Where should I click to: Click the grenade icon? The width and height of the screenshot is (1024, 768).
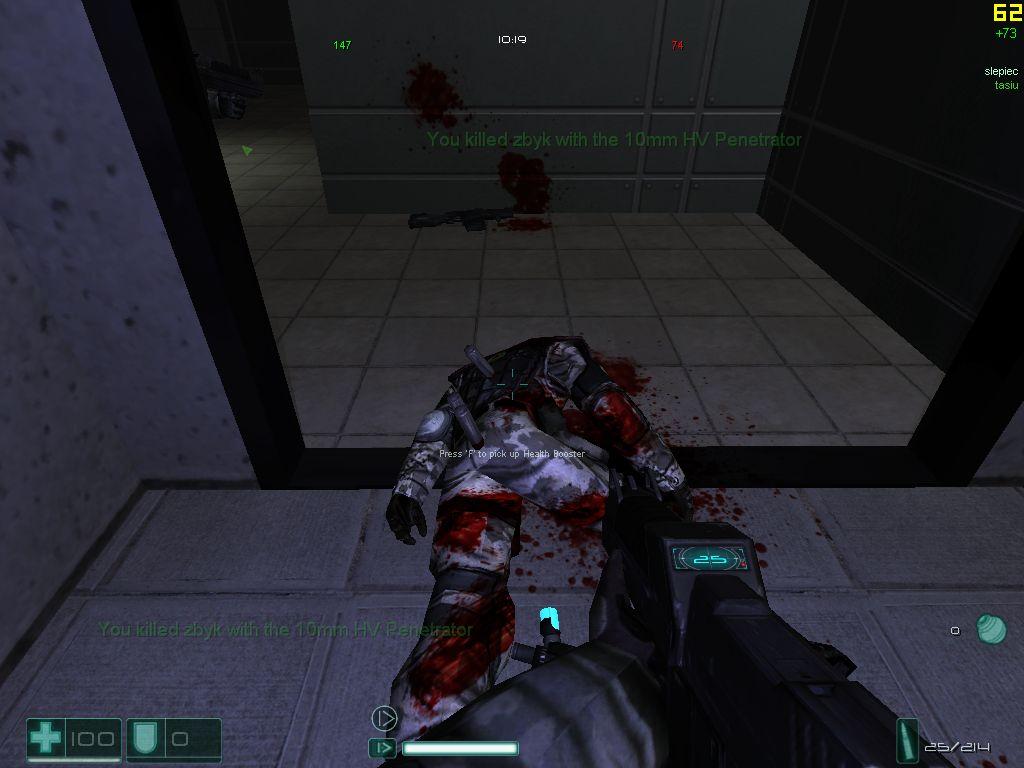991,629
